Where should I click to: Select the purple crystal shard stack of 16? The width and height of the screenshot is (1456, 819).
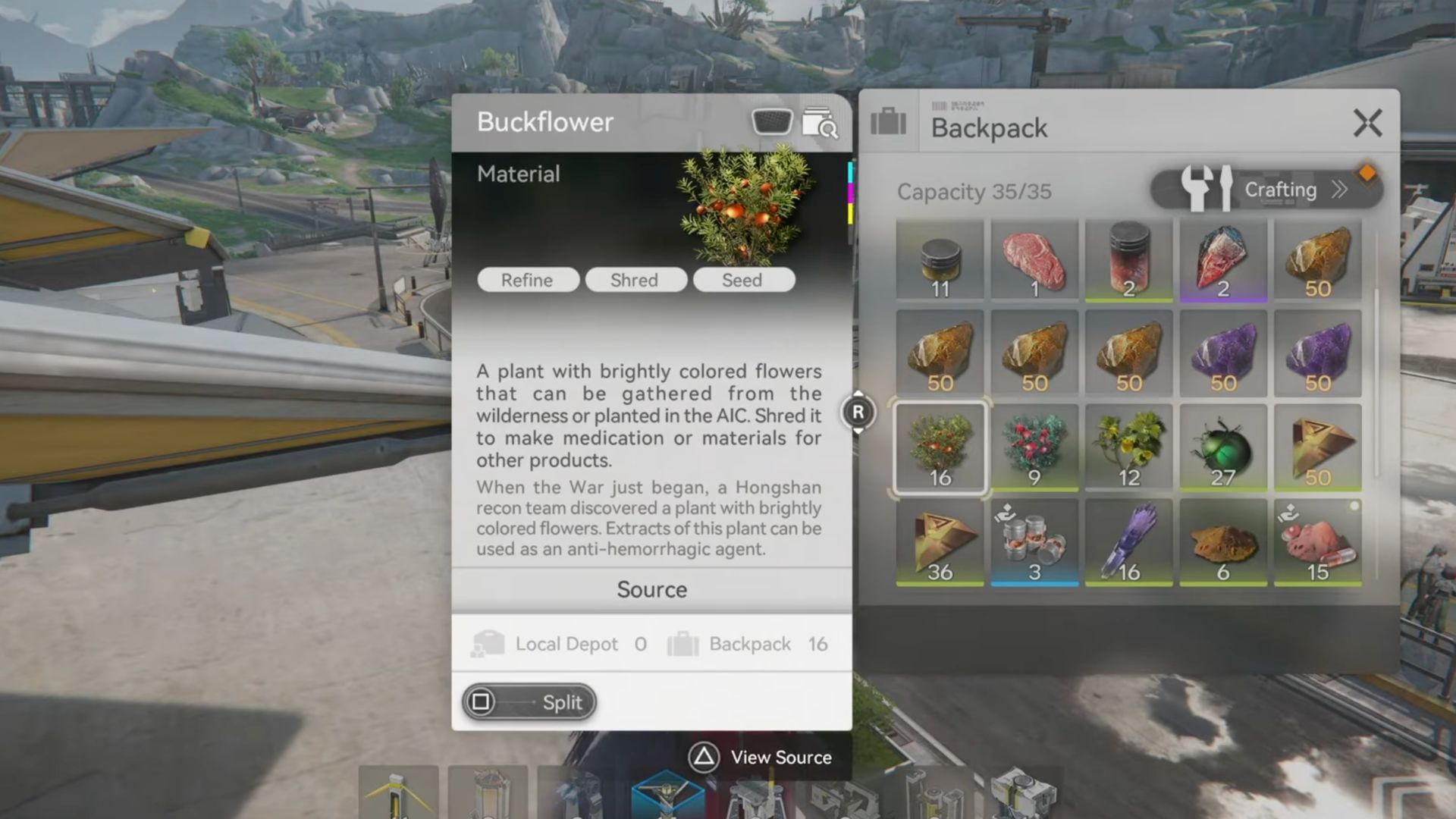point(1129,542)
